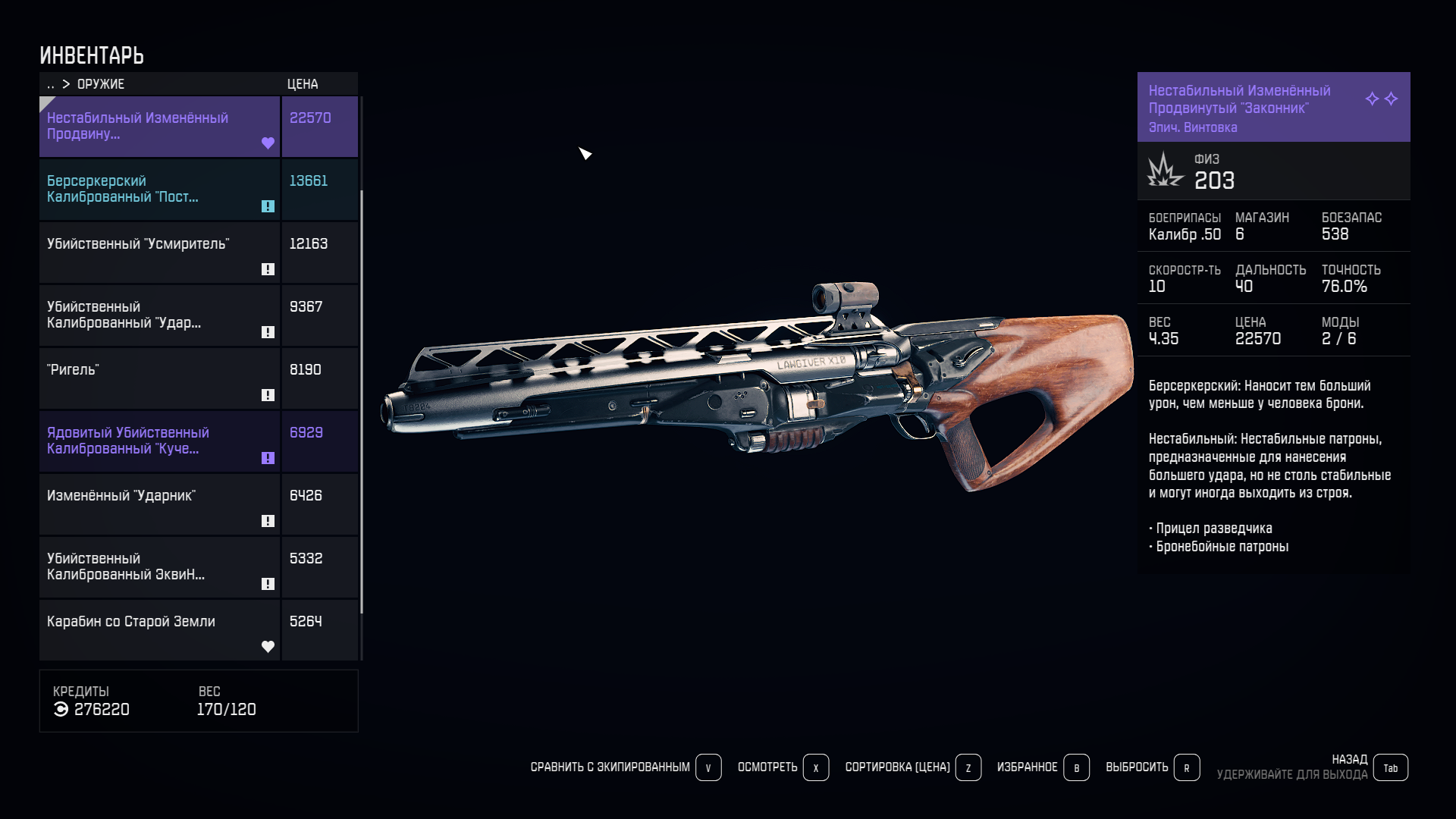This screenshot has width=1456, height=819.
Task: Pick the "Ригель" weapon entry
Action: tap(159, 378)
